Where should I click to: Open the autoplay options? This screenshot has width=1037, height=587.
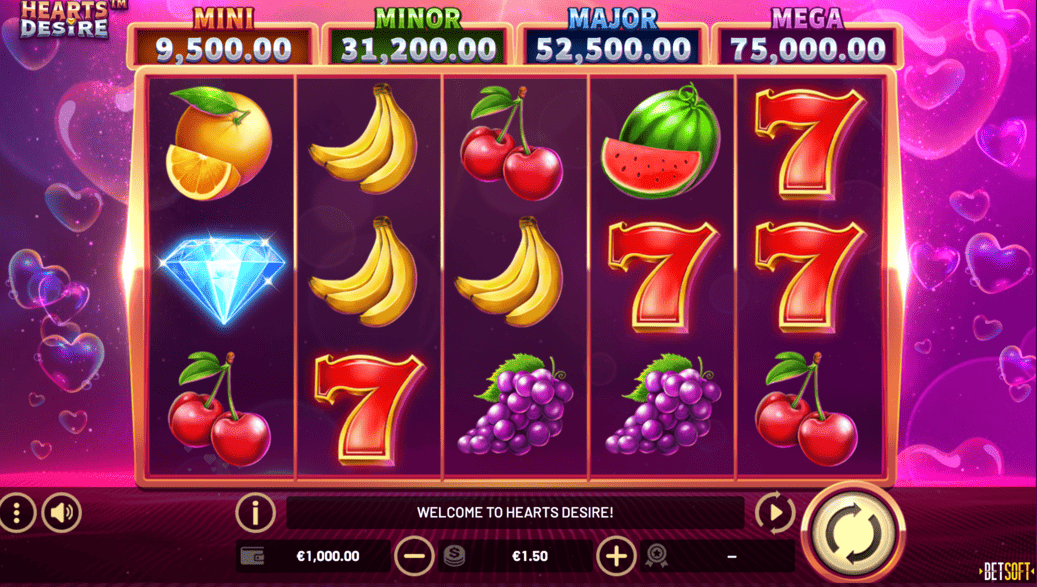[774, 513]
